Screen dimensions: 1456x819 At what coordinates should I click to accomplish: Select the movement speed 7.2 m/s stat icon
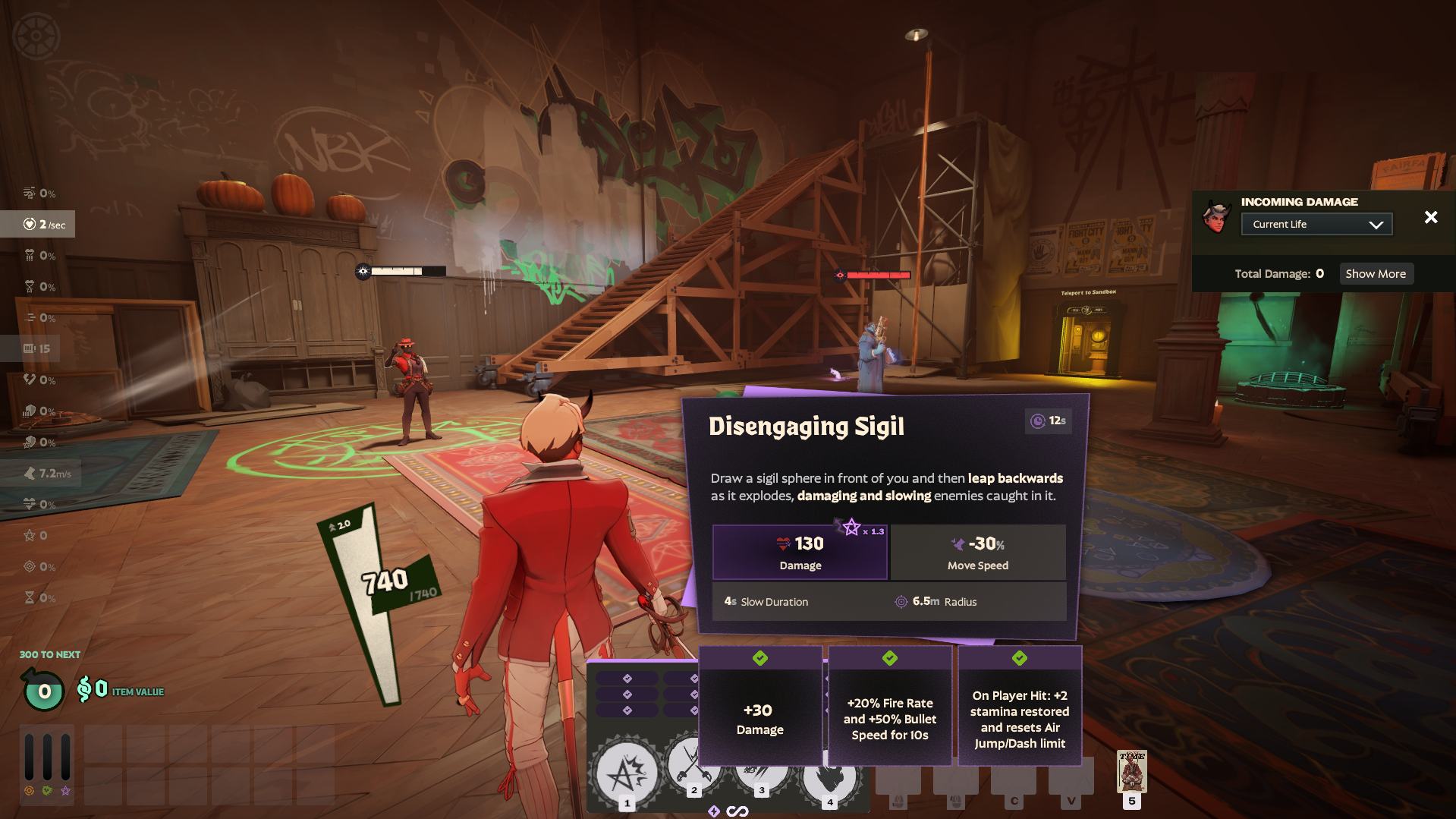[29, 472]
